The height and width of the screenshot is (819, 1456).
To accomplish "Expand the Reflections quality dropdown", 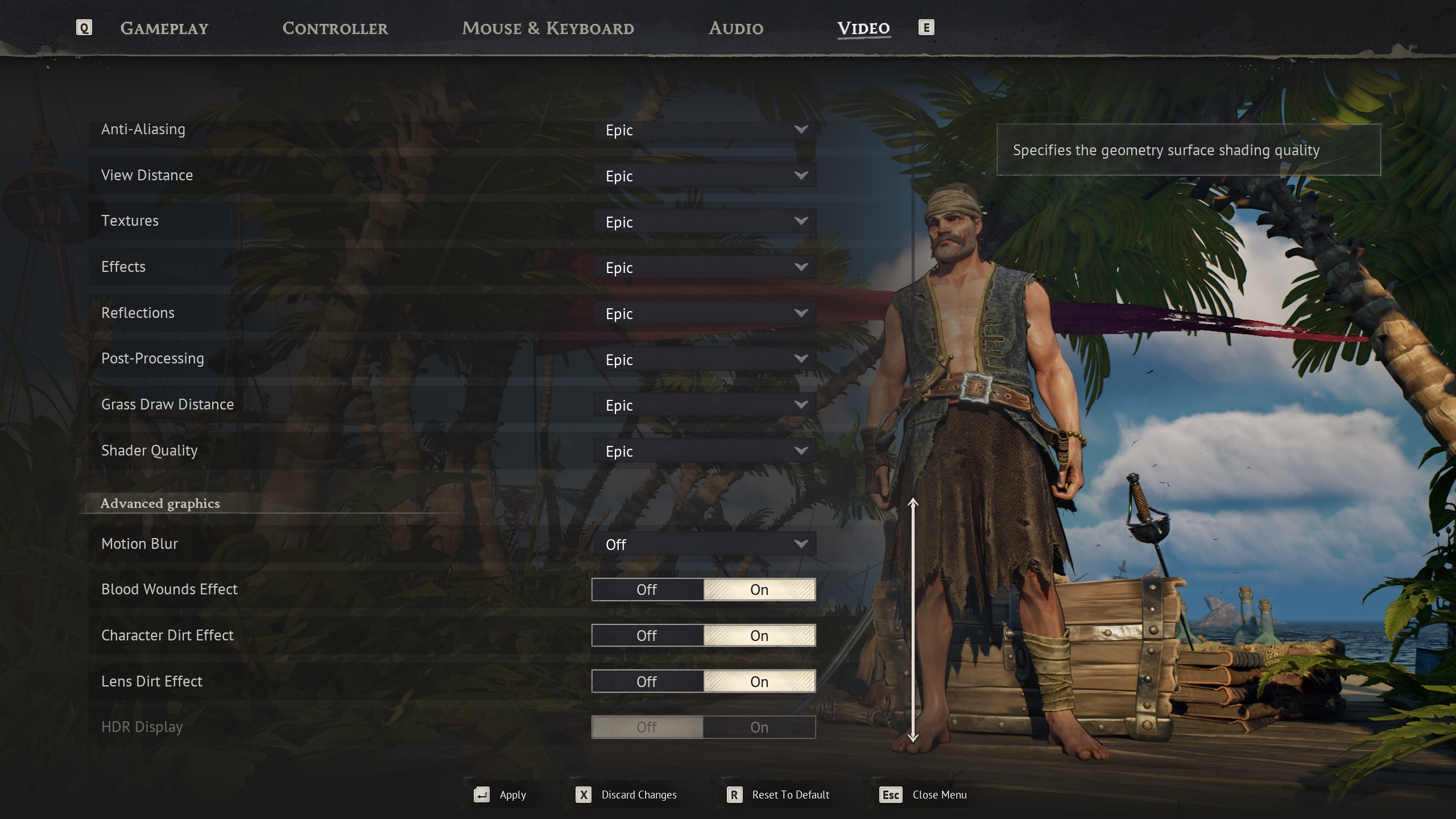I will point(704,313).
